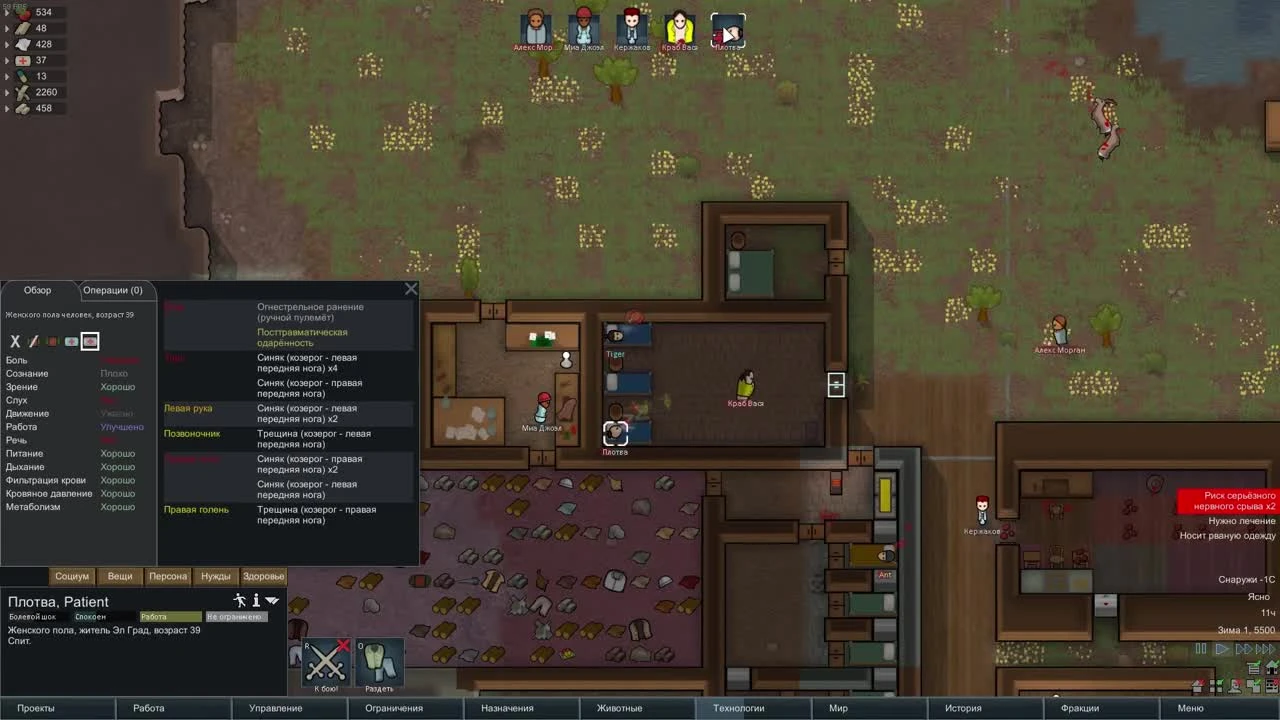Switch to the «Операции (0)» tab
The width and height of the screenshot is (1280, 720).
pyautogui.click(x=113, y=290)
